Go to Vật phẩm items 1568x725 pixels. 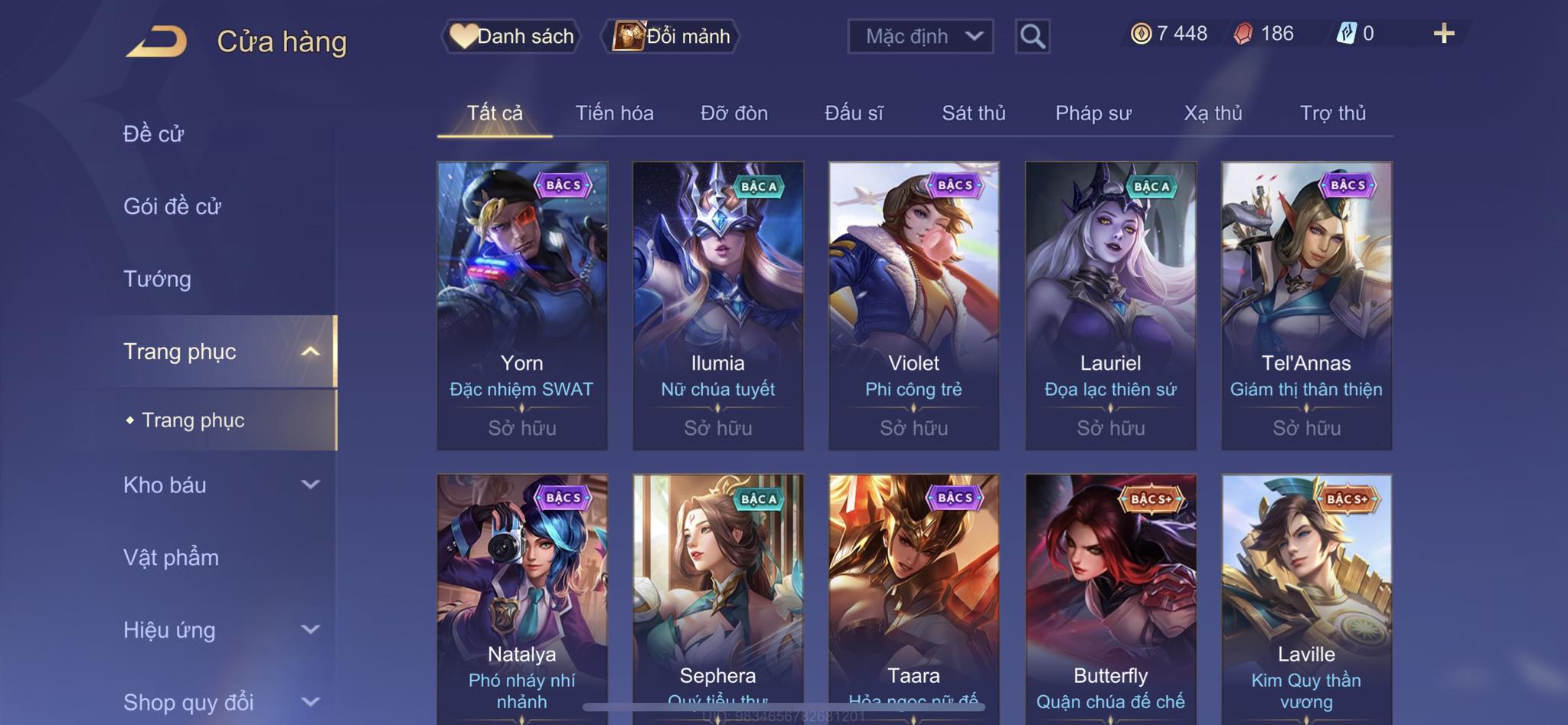171,557
